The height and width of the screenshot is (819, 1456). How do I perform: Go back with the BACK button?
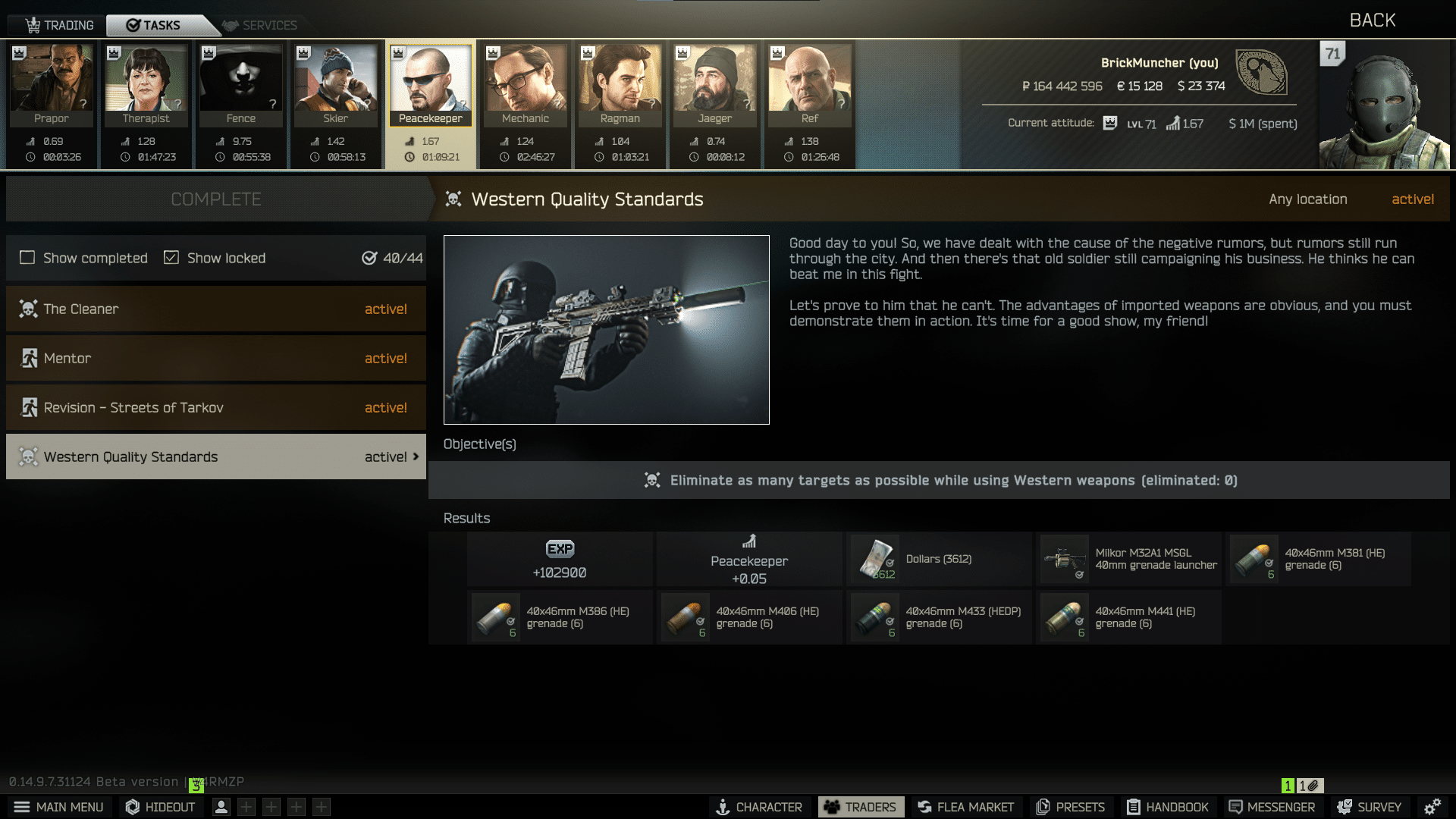coord(1372,20)
